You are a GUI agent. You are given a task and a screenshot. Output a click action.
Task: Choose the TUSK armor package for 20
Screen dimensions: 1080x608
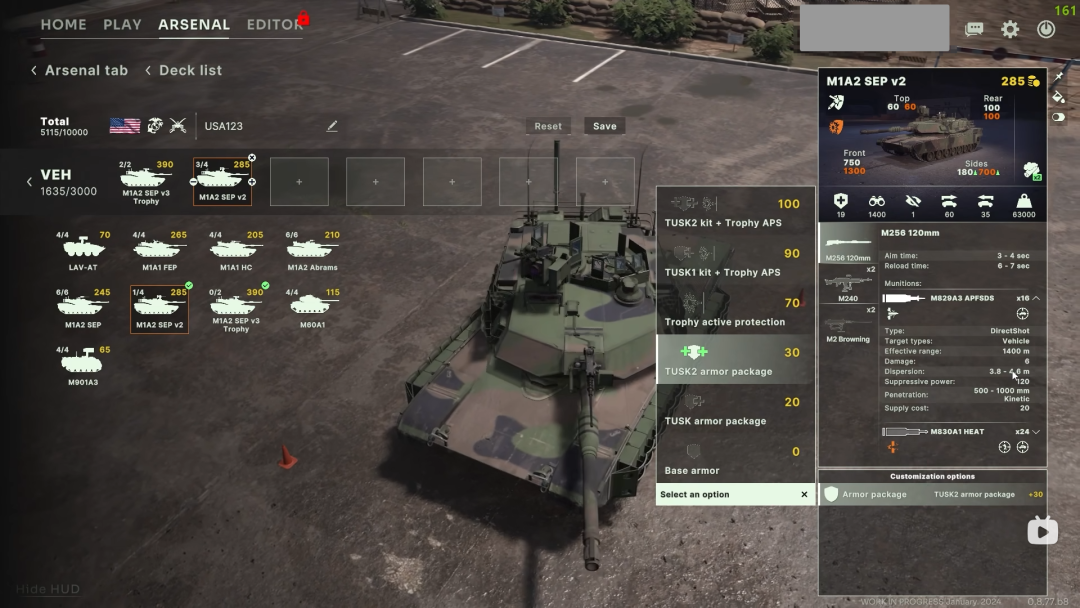point(735,409)
